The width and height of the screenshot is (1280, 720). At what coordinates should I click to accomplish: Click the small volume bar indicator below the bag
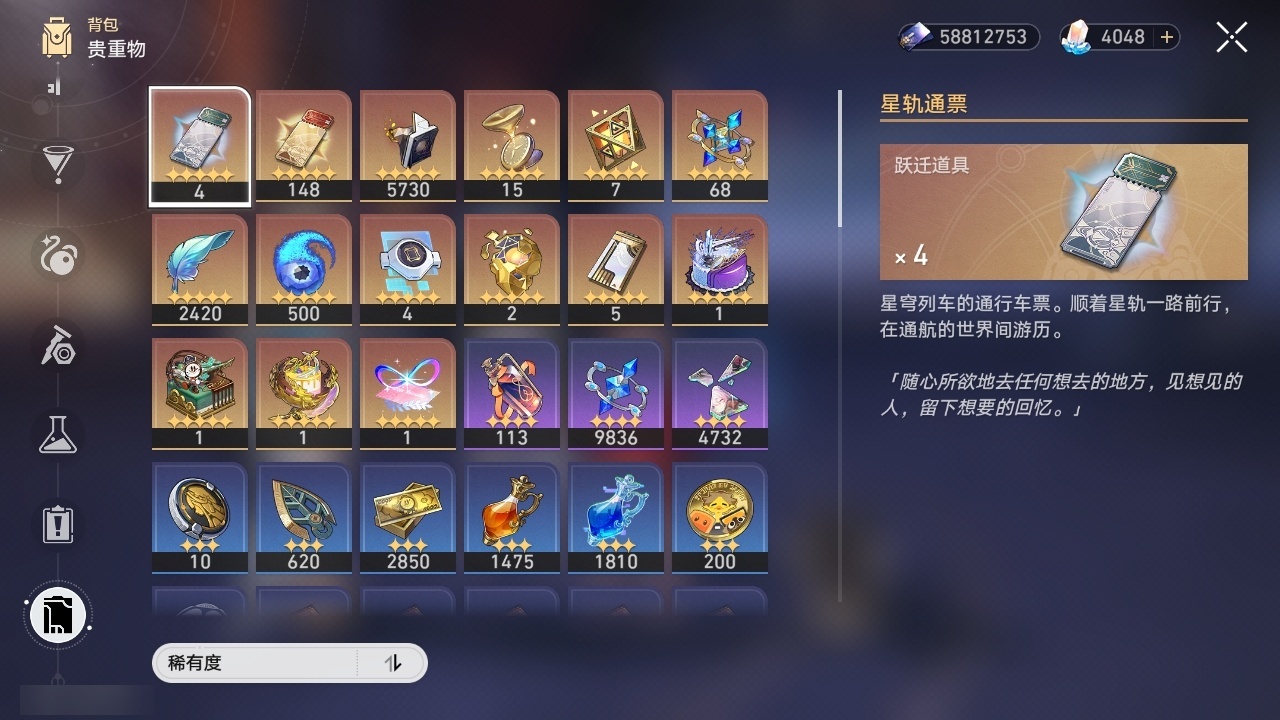click(52, 87)
